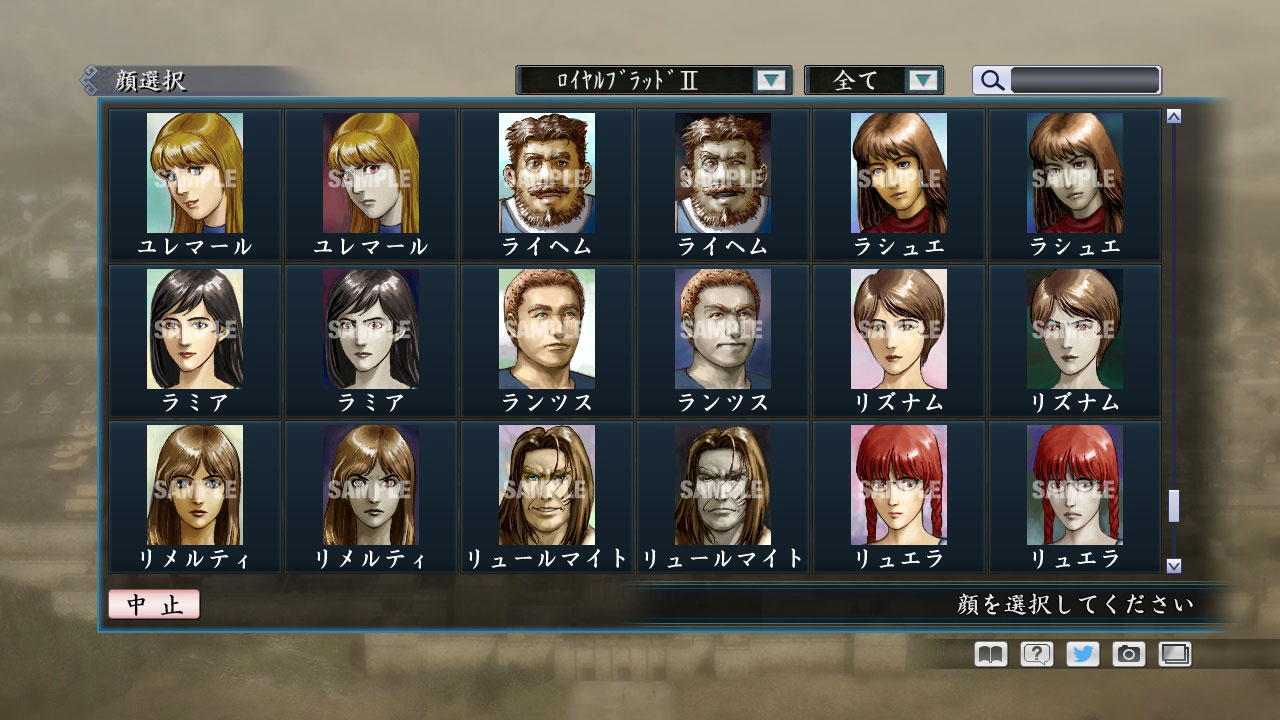Click the search text input field
This screenshot has height=720, width=1280.
(x=1085, y=80)
